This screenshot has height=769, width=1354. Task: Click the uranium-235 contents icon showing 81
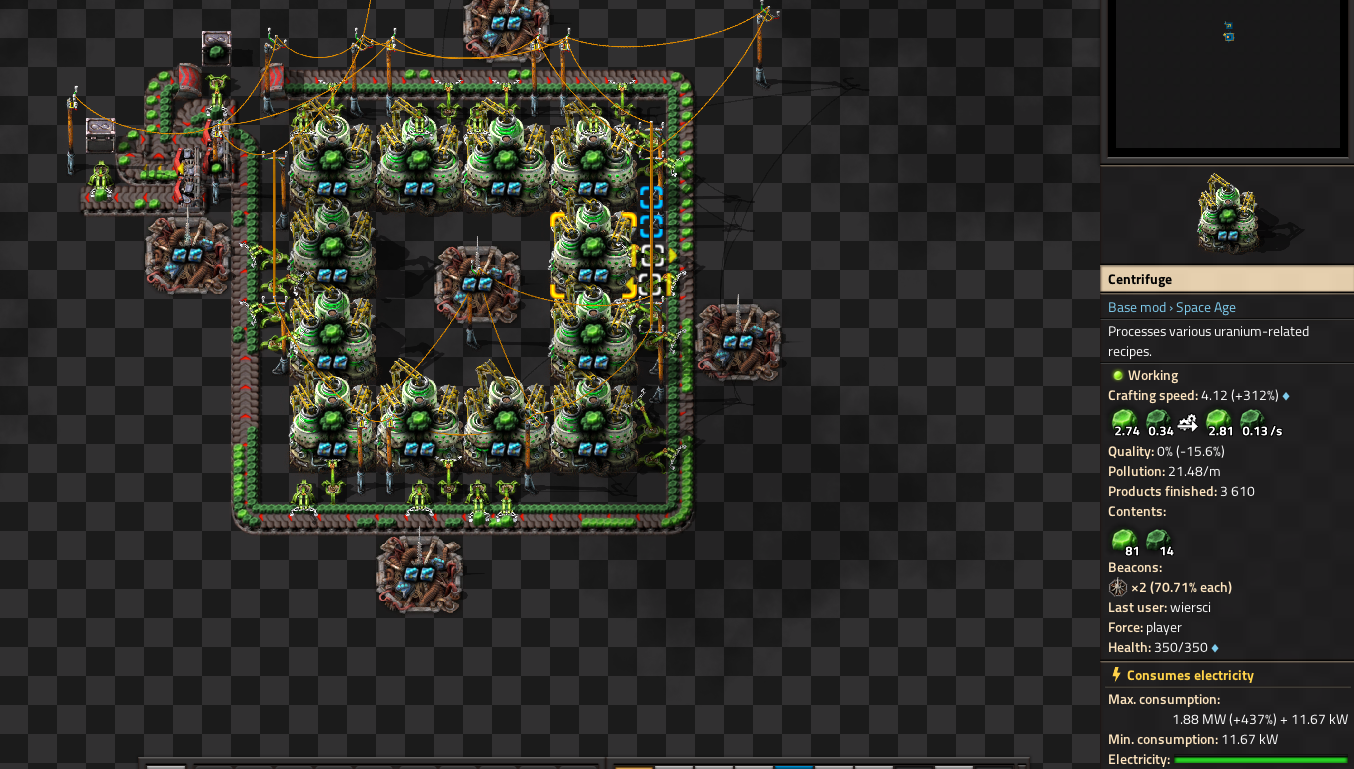(x=1123, y=540)
